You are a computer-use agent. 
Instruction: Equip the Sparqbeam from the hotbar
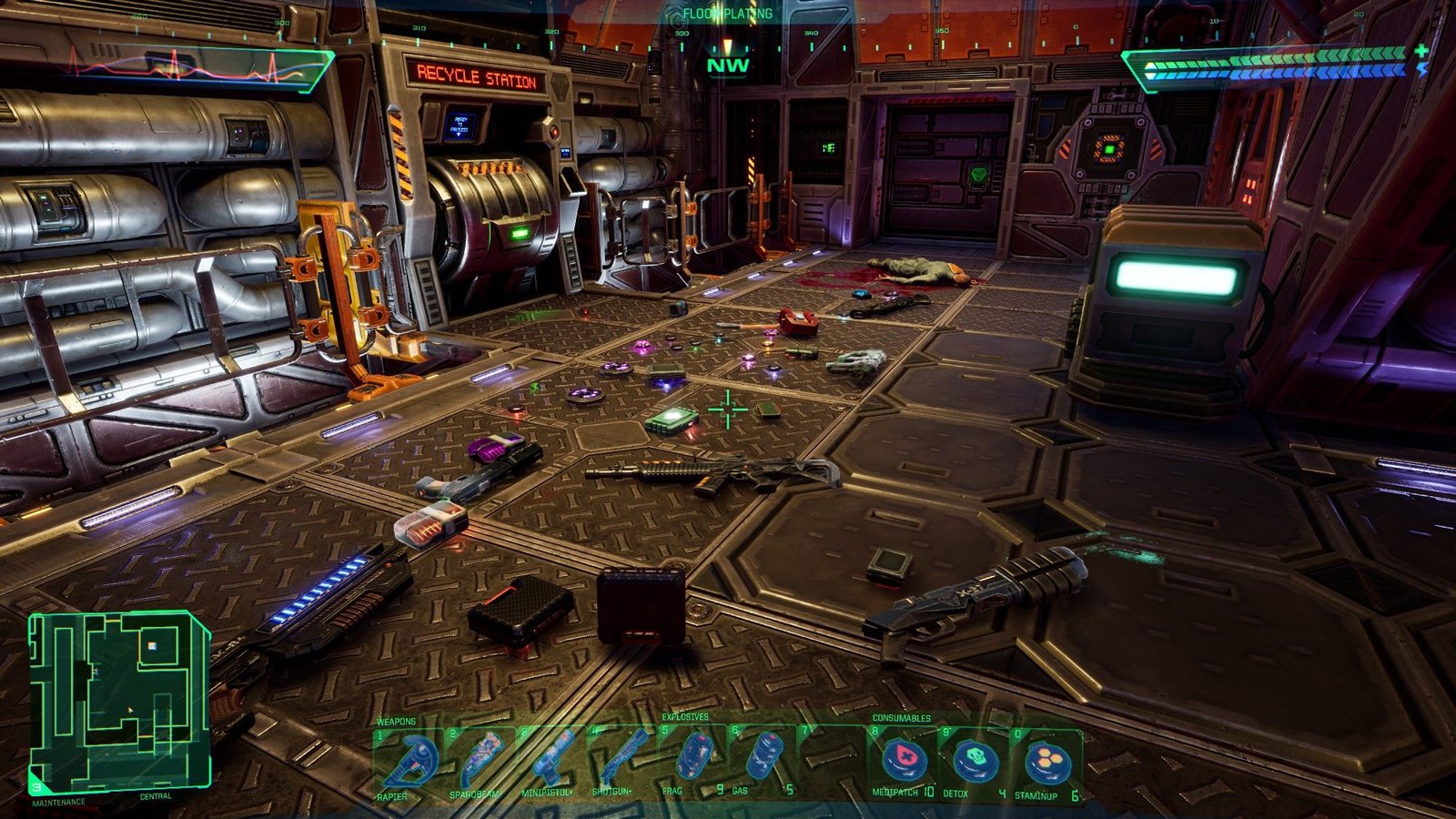pos(479,763)
